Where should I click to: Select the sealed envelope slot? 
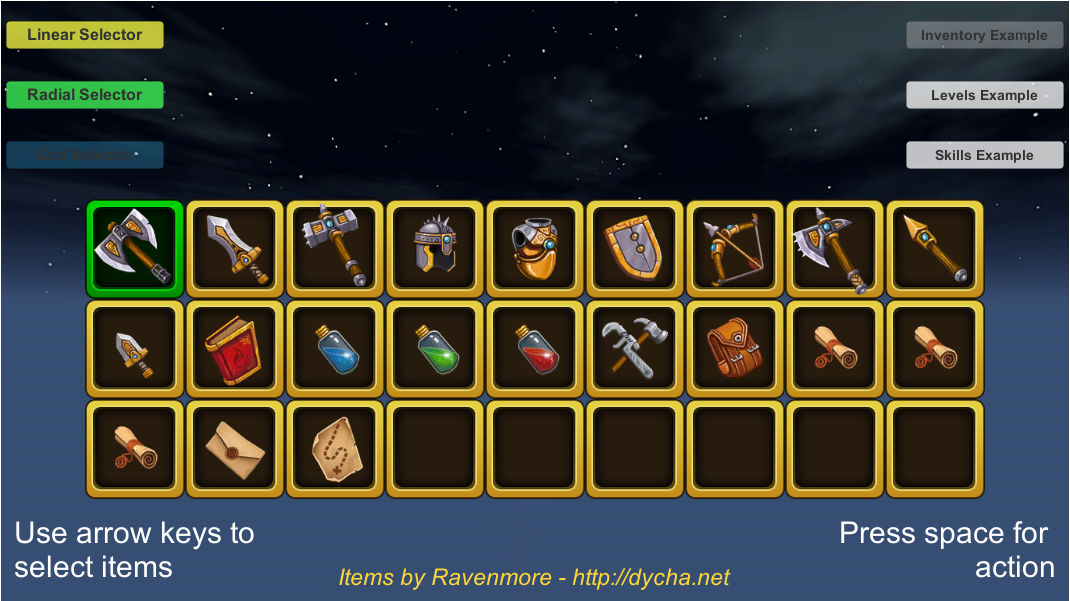click(x=235, y=449)
